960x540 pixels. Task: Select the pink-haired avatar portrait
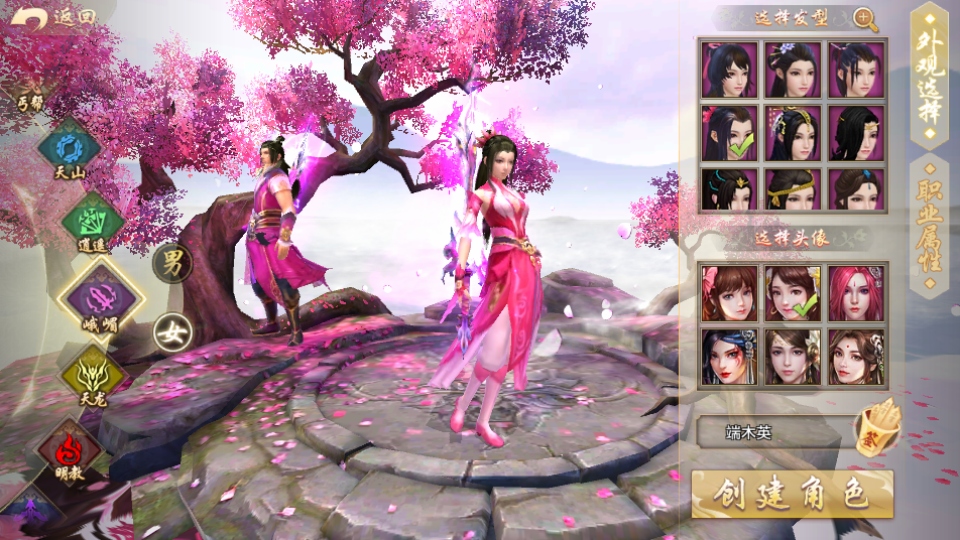tap(857, 292)
